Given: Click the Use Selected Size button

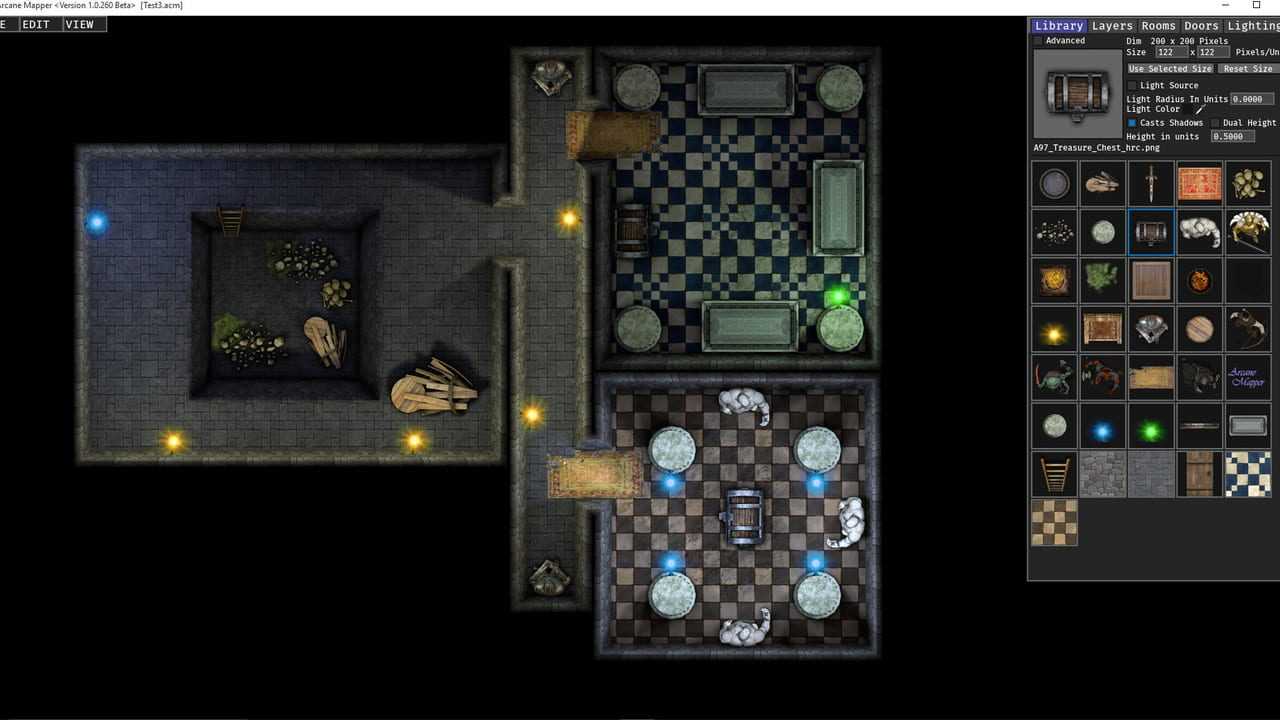Looking at the screenshot, I should tap(1170, 69).
